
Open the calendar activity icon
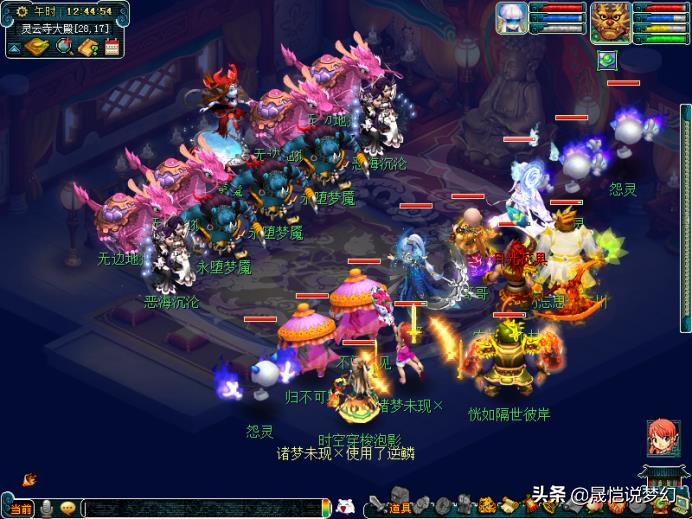coord(112,47)
